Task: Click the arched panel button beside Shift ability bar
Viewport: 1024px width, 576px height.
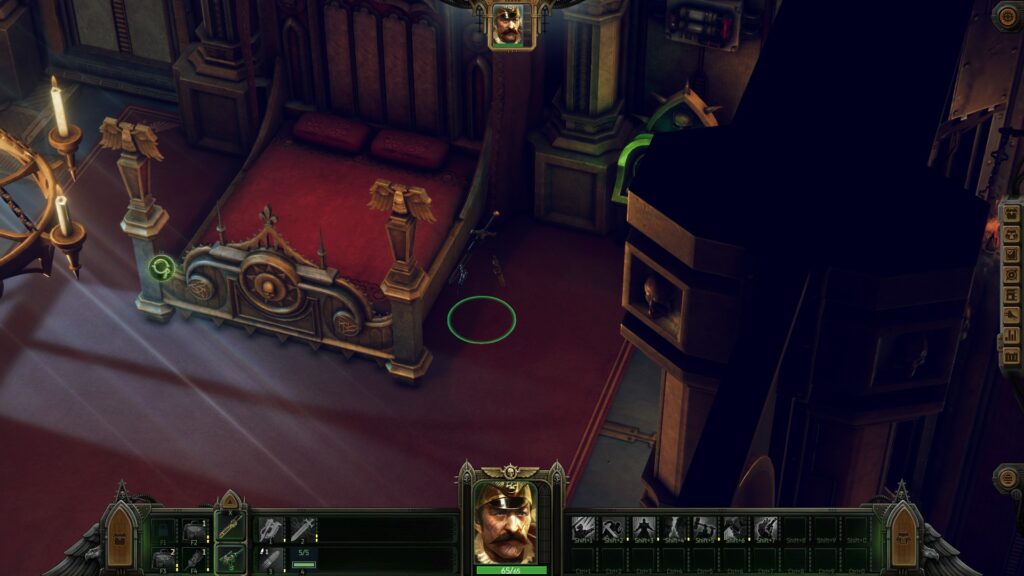Action: pyautogui.click(x=902, y=537)
